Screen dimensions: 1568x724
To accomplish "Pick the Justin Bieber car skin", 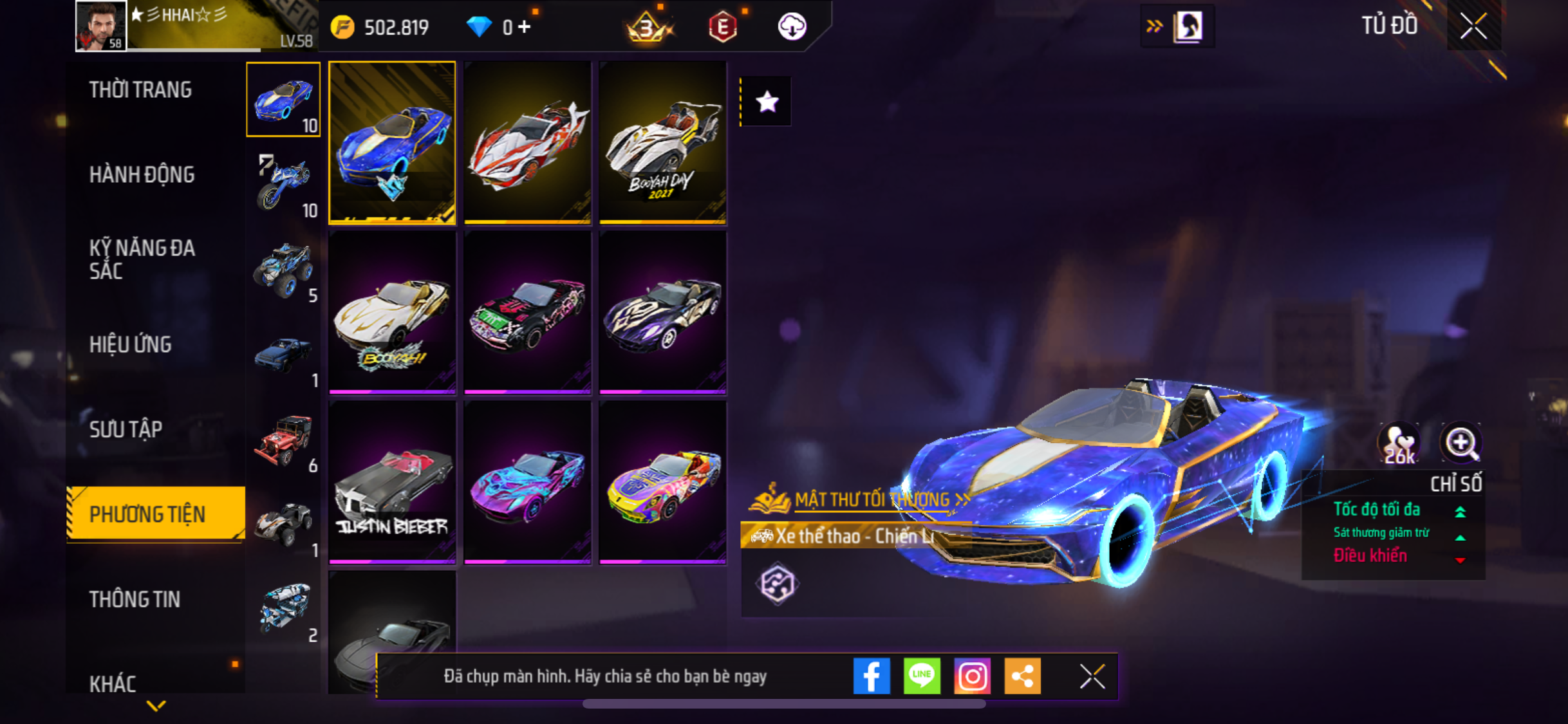I will (392, 483).
